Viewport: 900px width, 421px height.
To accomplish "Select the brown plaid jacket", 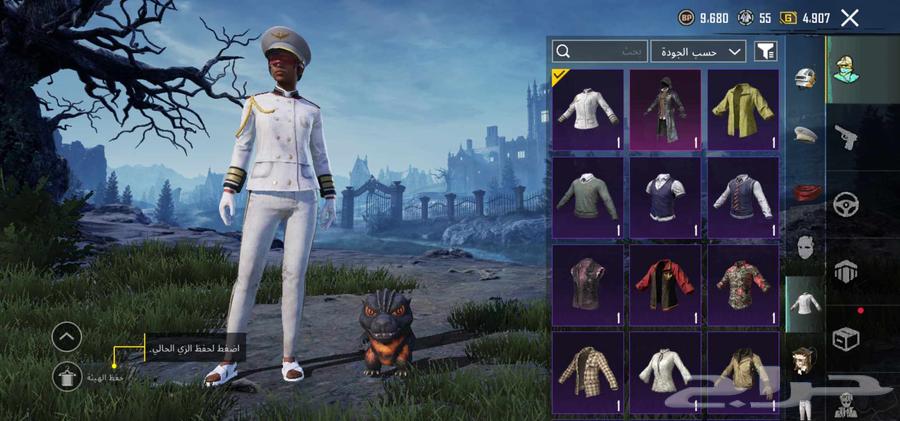I will 587,372.
